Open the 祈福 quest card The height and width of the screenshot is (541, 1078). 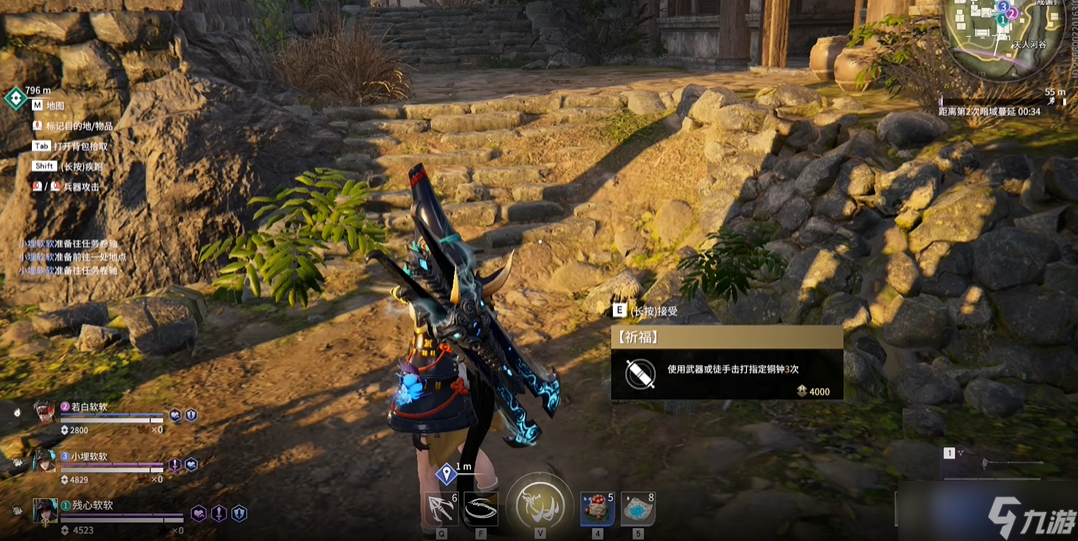click(726, 363)
